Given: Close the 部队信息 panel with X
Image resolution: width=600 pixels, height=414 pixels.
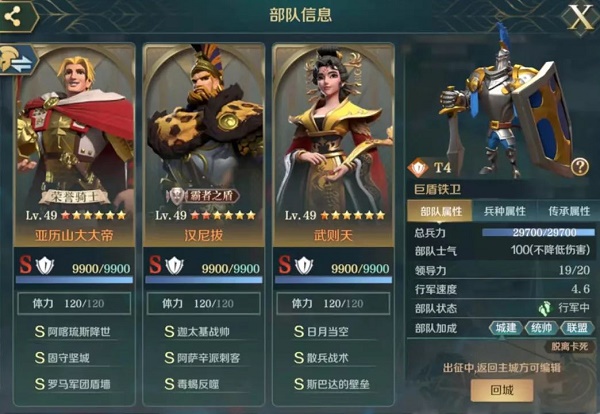Looking at the screenshot, I should tap(579, 15).
